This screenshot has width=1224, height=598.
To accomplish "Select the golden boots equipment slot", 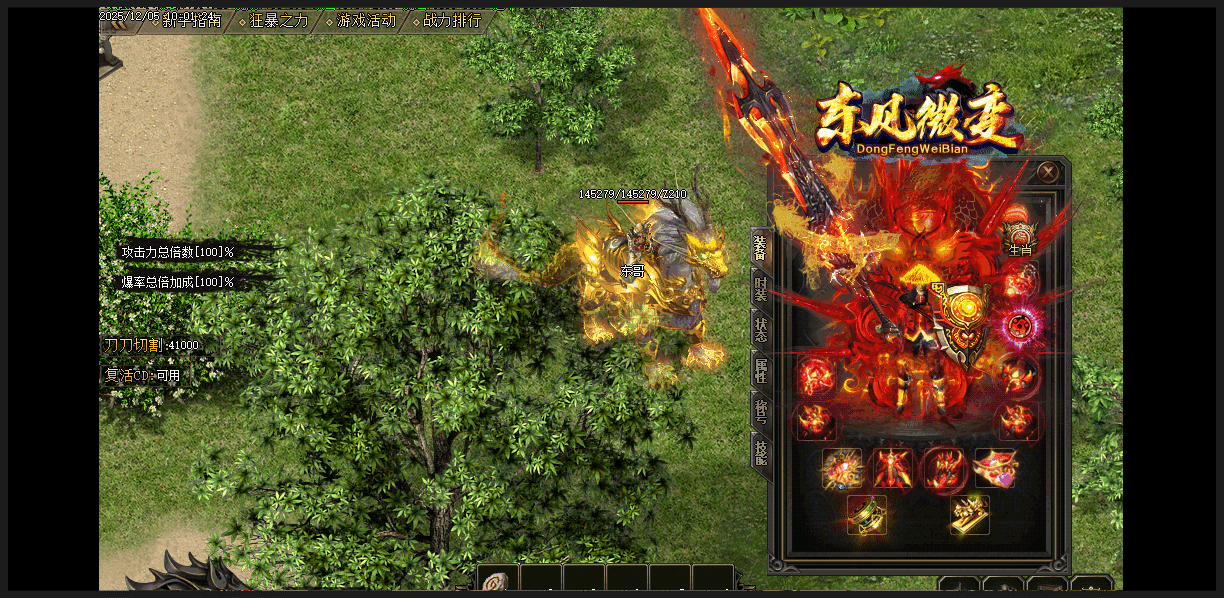I will point(969,514).
